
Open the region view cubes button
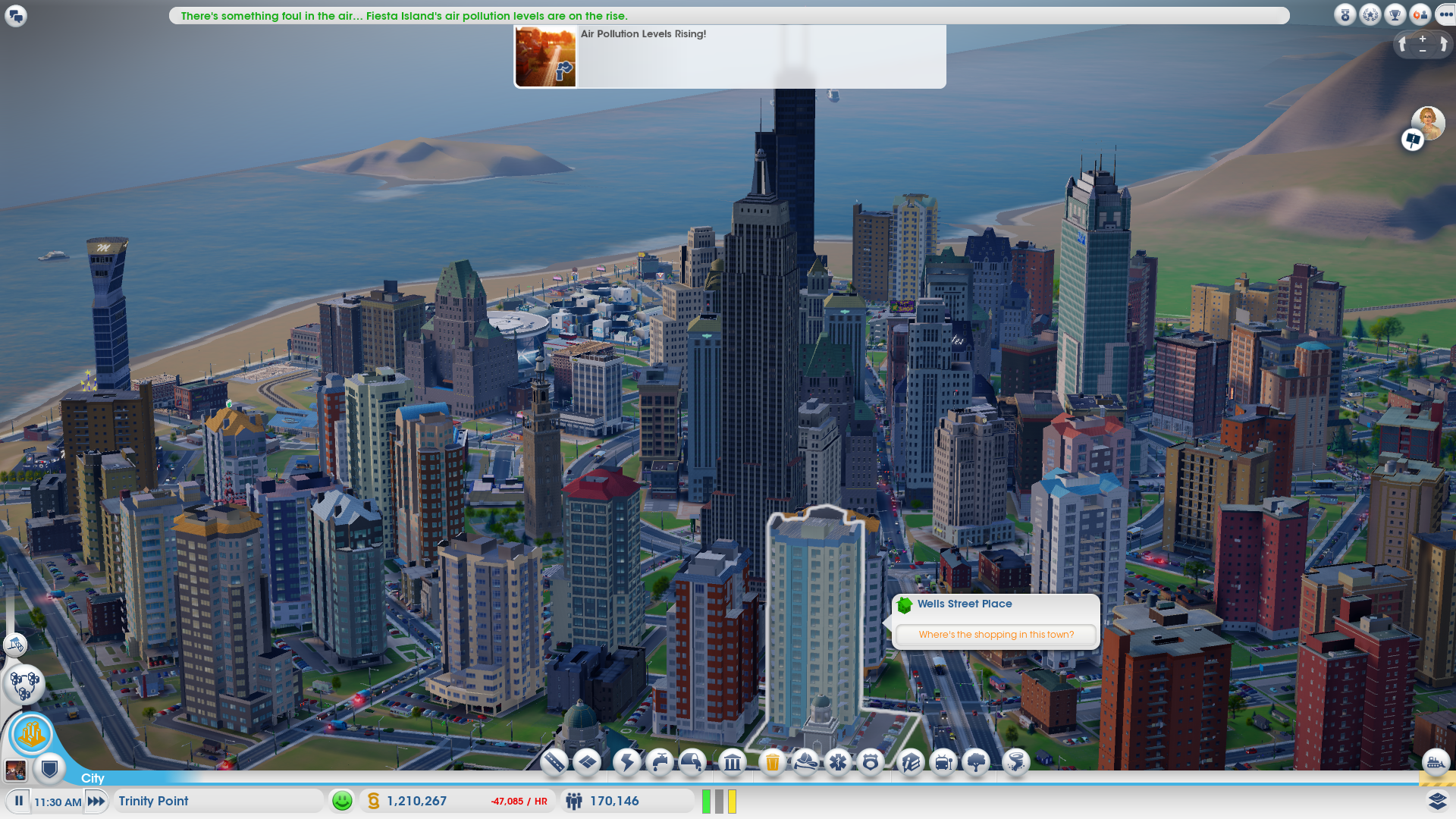point(24,685)
